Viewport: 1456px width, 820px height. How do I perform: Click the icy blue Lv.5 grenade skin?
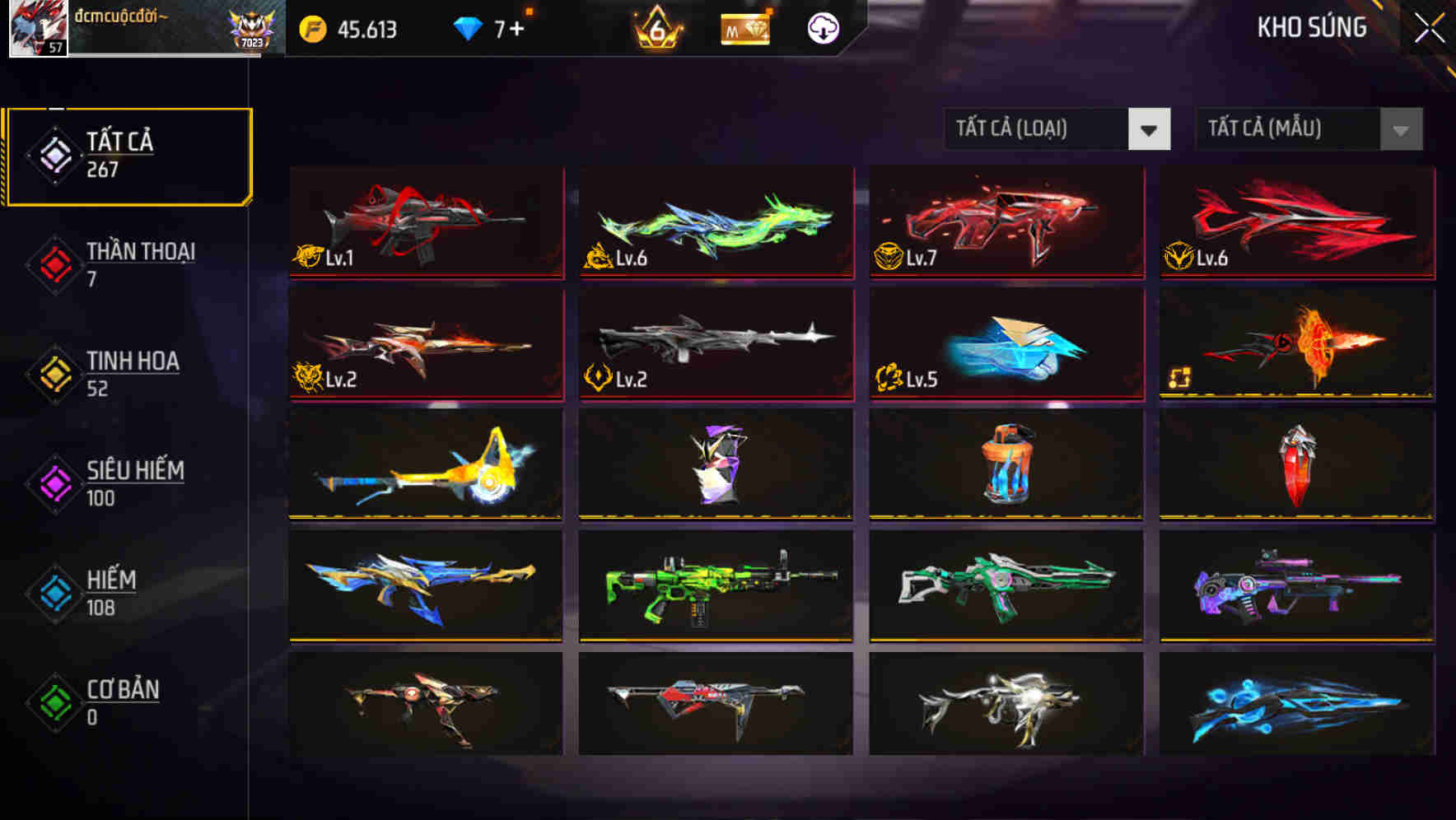1004,346
